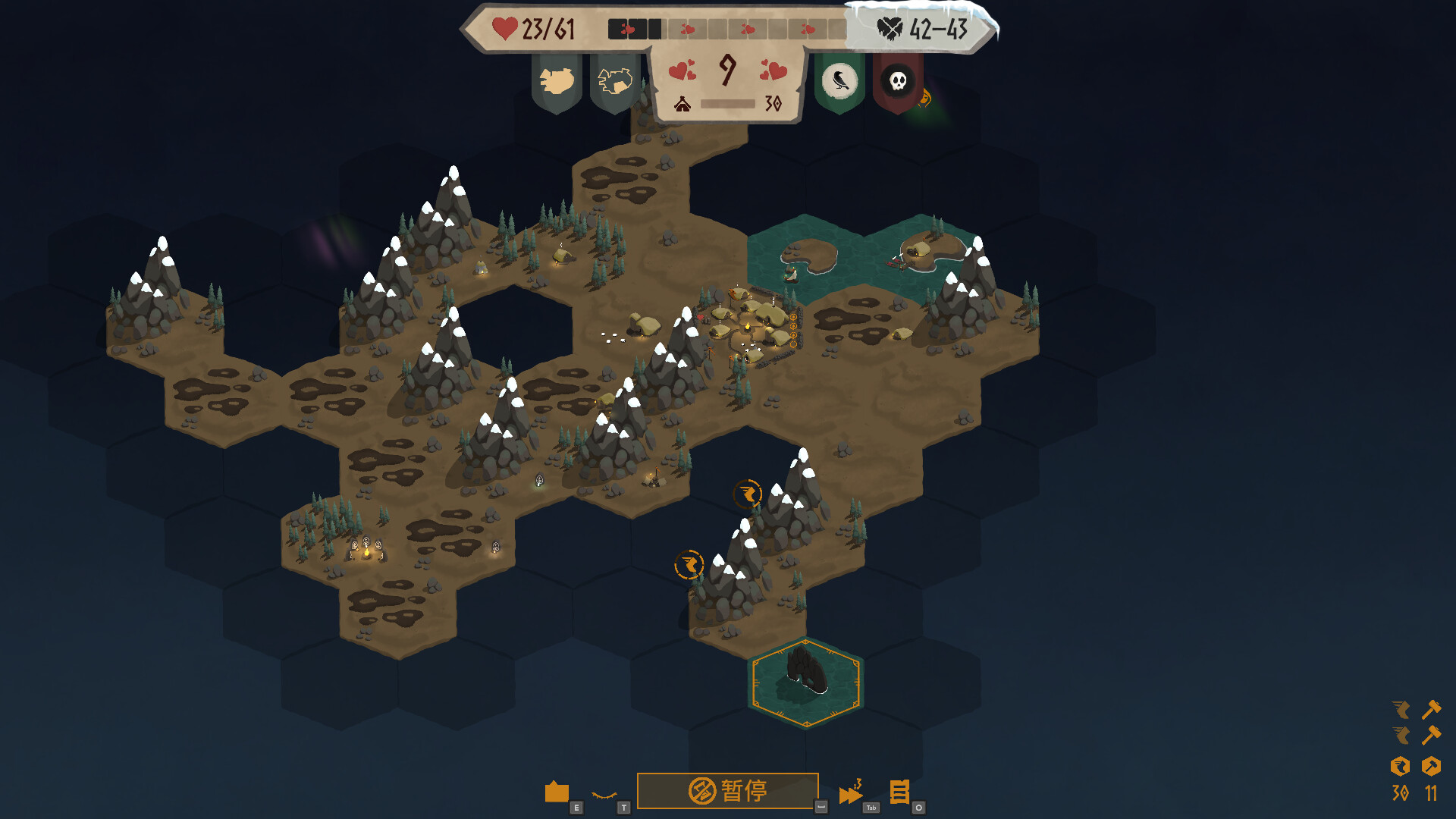Select the outlined region map banner
The height and width of the screenshot is (819, 1456).
pyautogui.click(x=615, y=81)
